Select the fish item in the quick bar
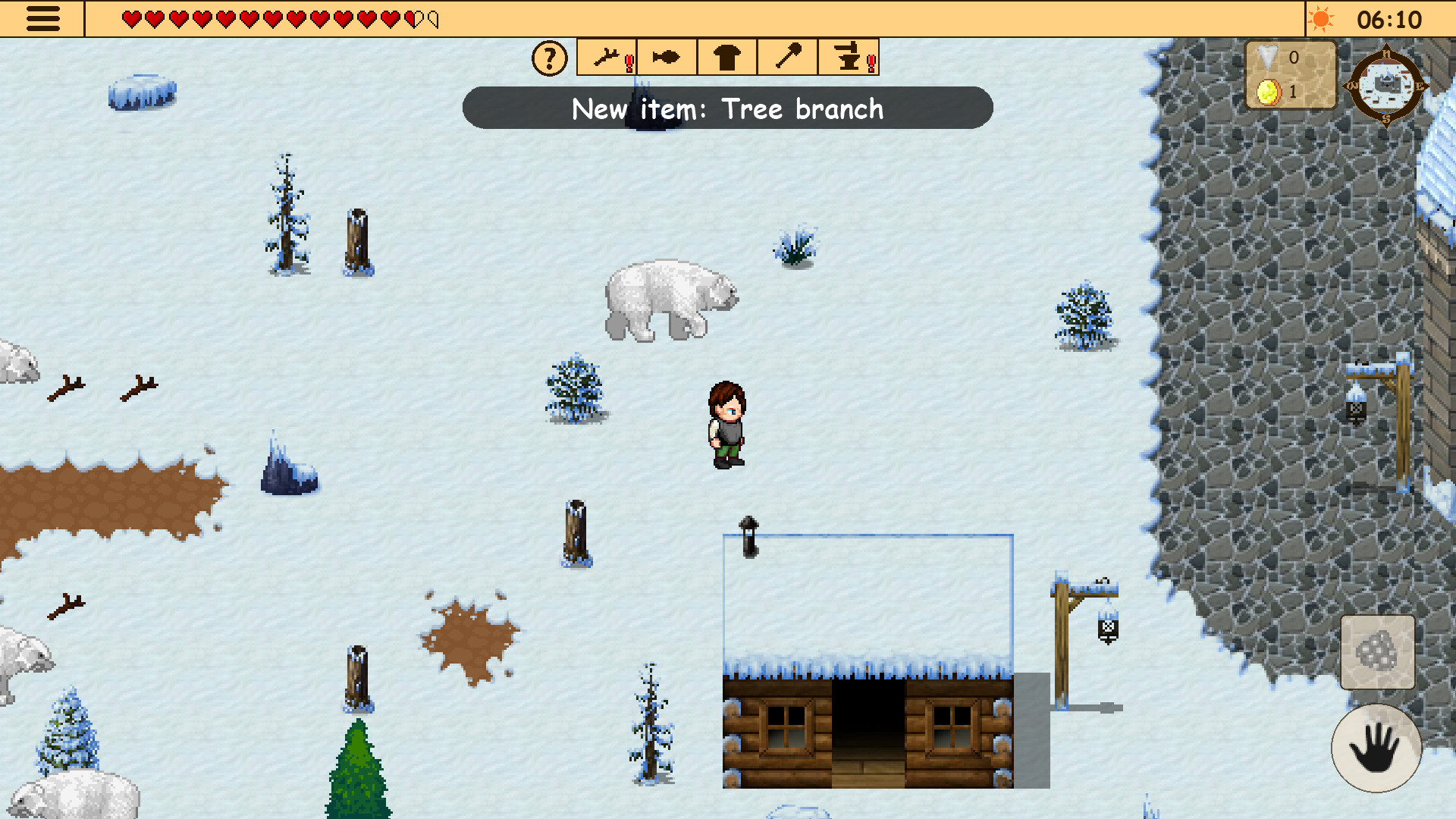 tap(666, 57)
